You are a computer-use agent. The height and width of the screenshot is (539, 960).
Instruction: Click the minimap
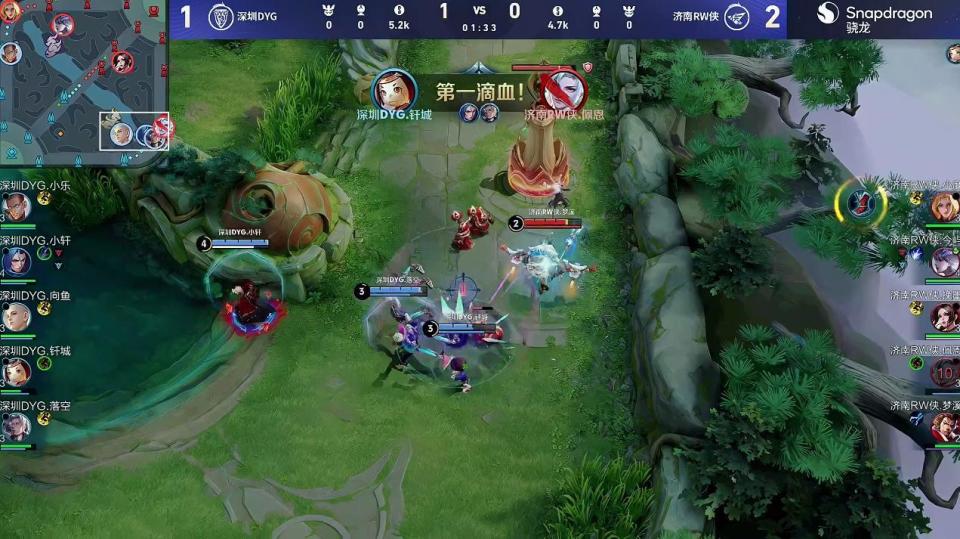84,82
